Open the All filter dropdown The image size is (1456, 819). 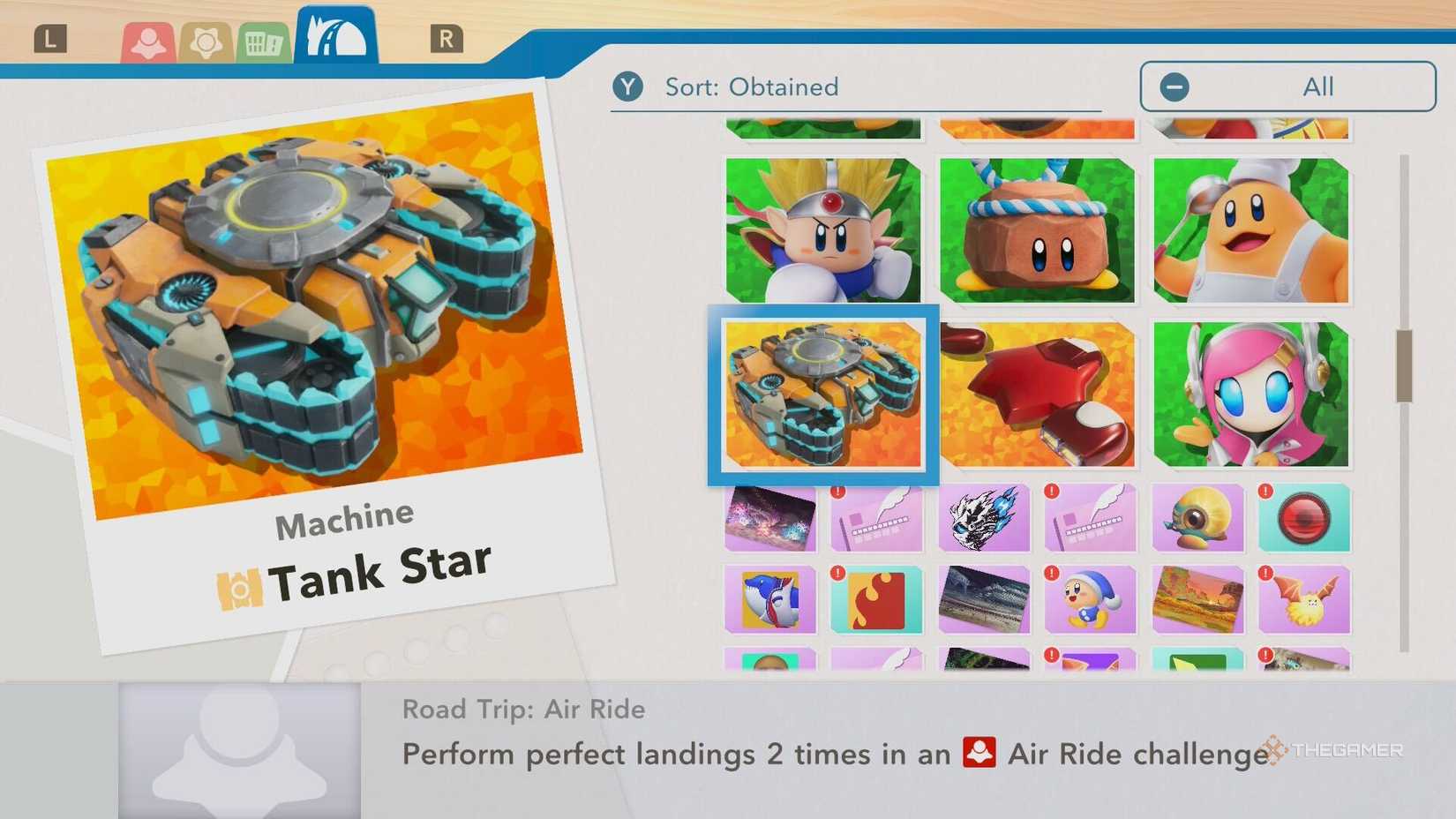[1317, 86]
